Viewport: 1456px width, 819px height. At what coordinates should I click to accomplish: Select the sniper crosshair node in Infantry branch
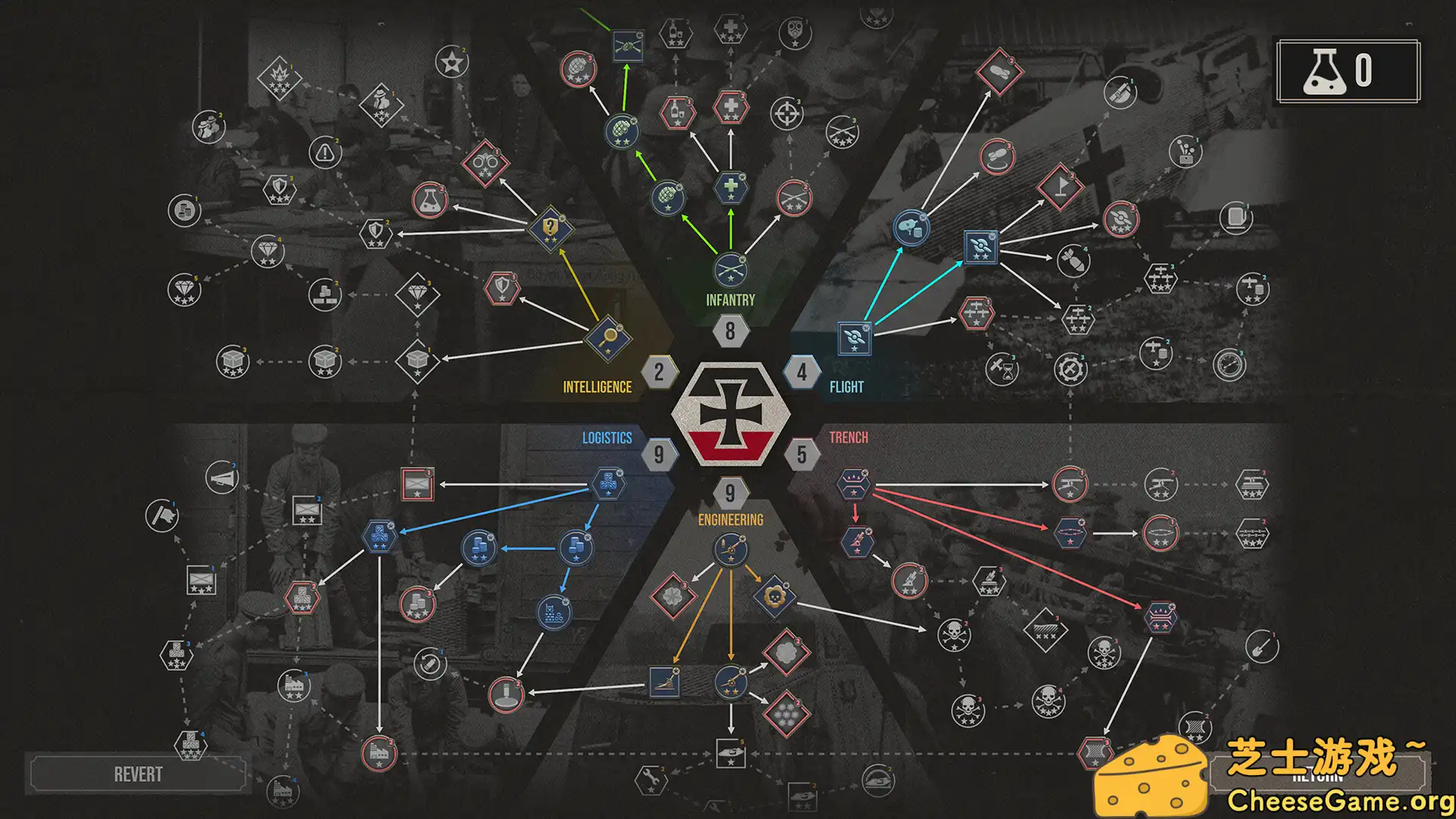pyautogui.click(x=789, y=114)
